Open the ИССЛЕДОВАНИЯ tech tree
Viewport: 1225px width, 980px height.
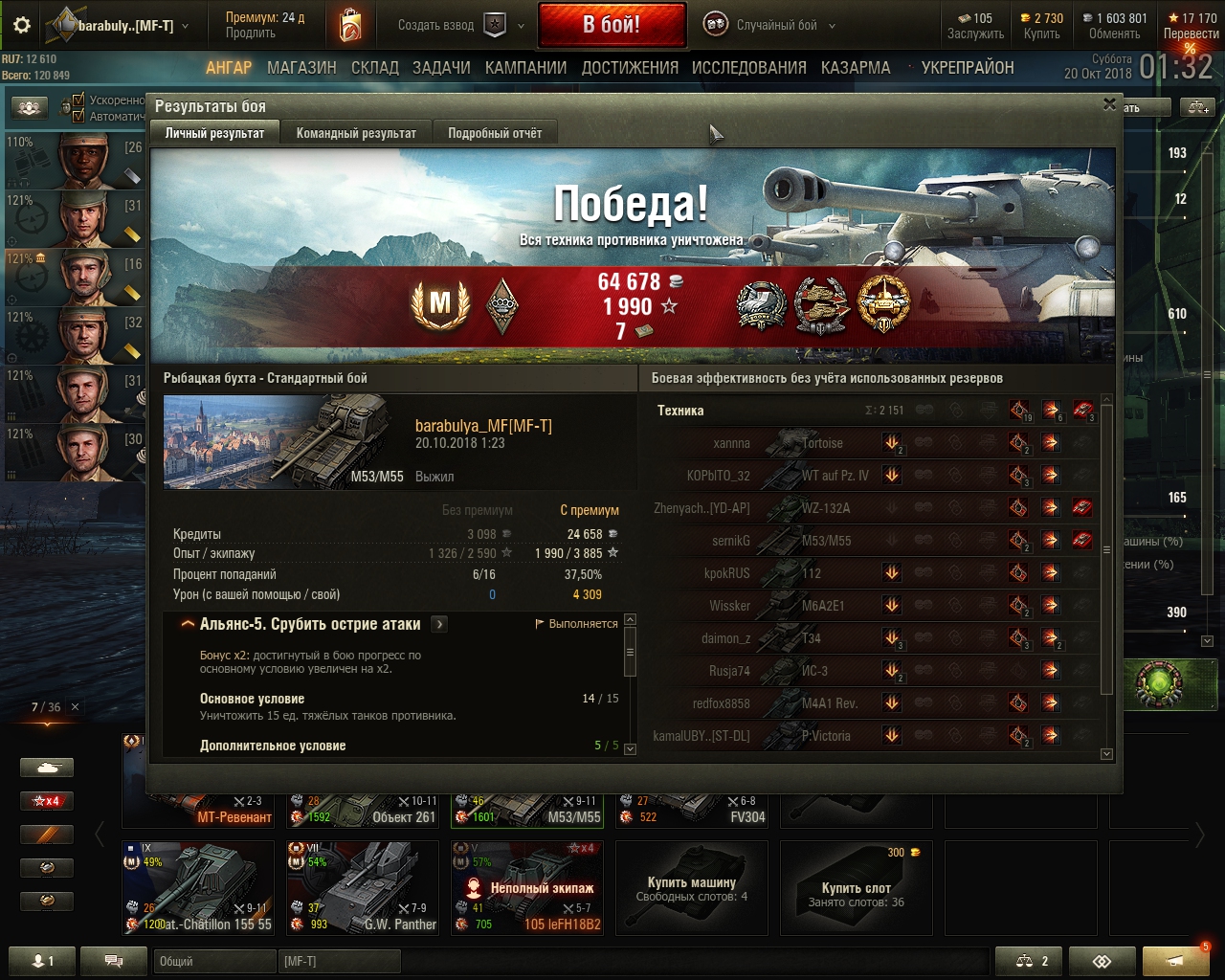point(748,68)
